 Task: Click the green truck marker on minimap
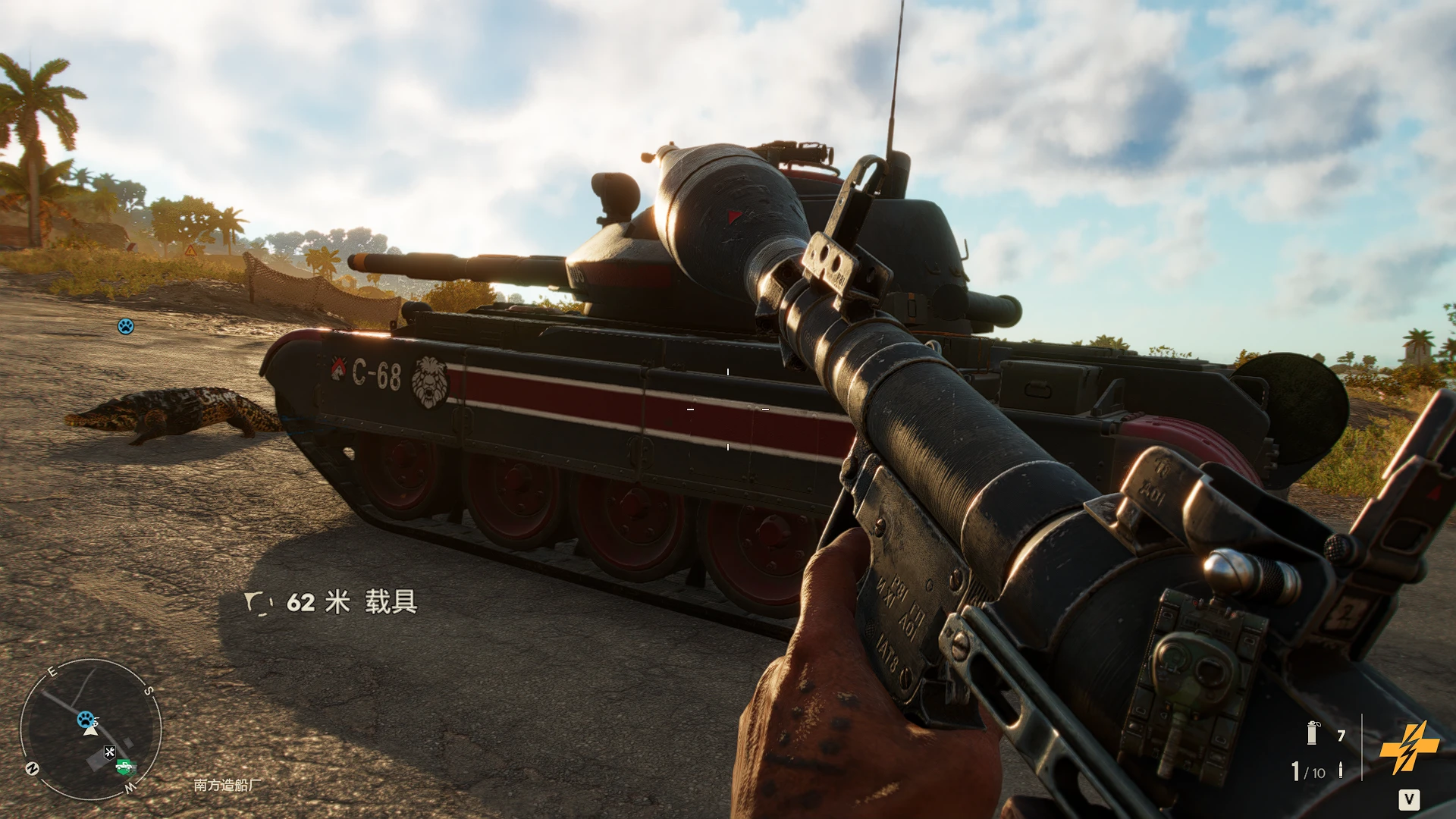pyautogui.click(x=124, y=767)
